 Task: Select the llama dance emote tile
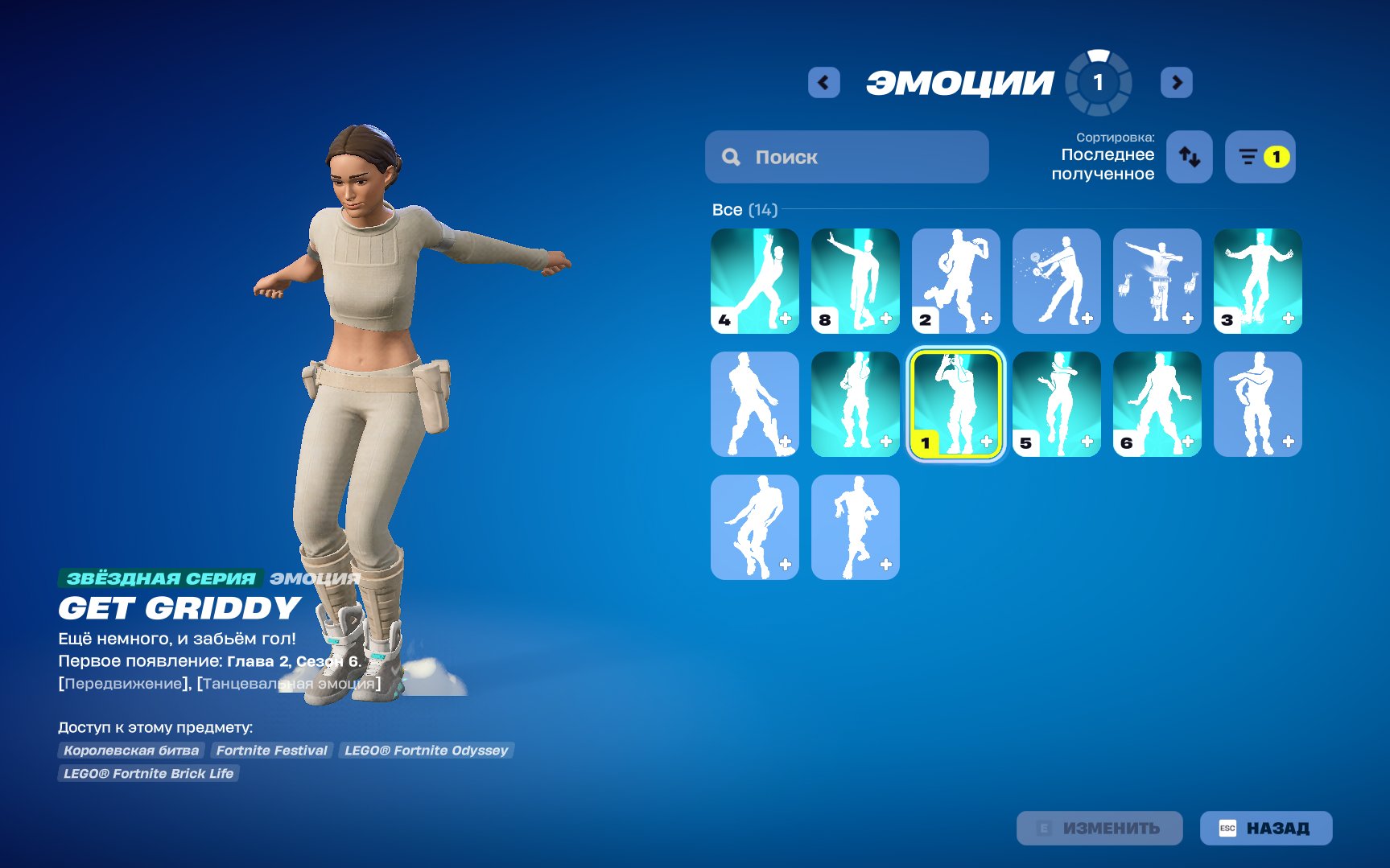[1157, 281]
